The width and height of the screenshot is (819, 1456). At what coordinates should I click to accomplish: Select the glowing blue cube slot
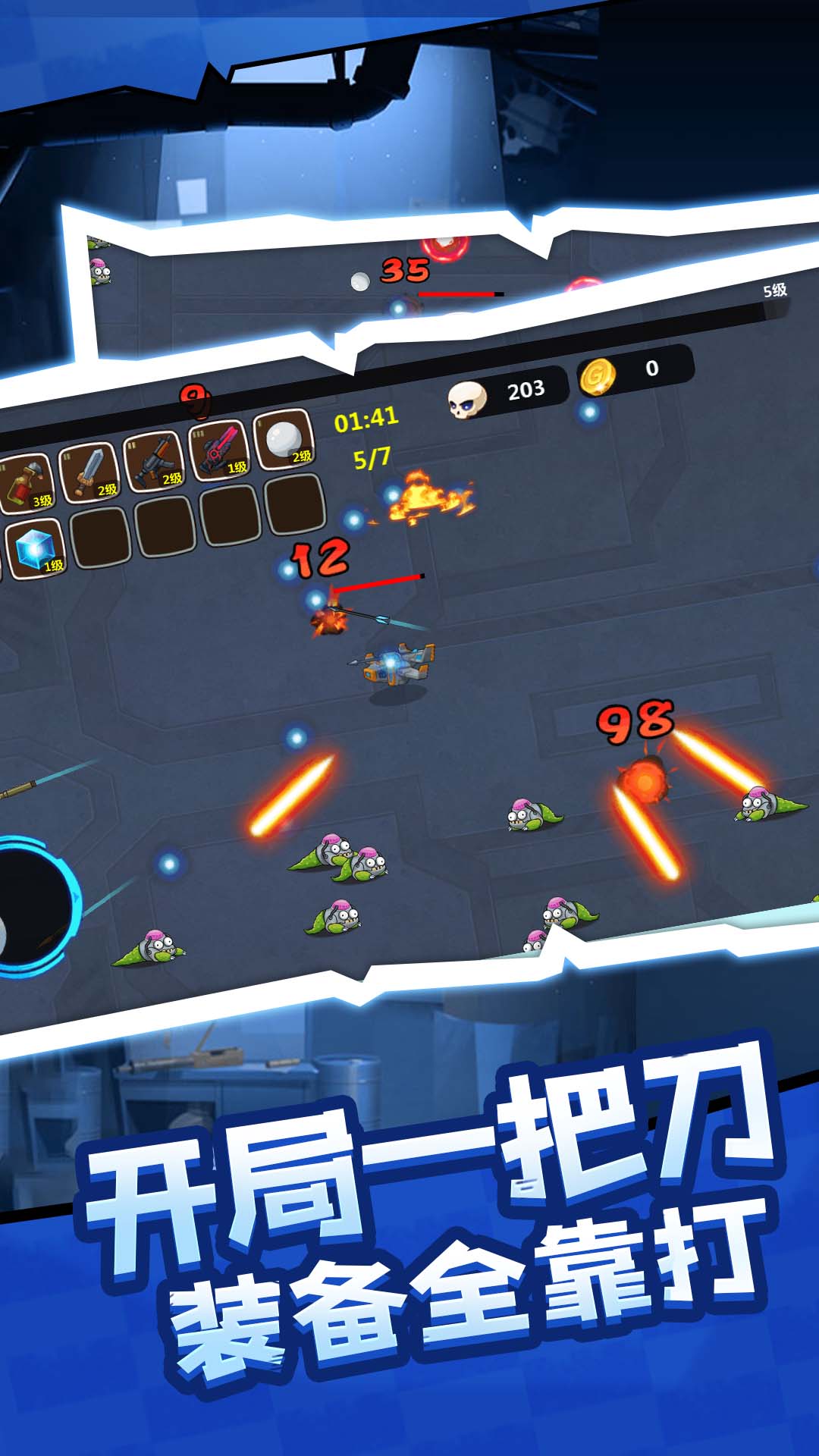(34, 549)
